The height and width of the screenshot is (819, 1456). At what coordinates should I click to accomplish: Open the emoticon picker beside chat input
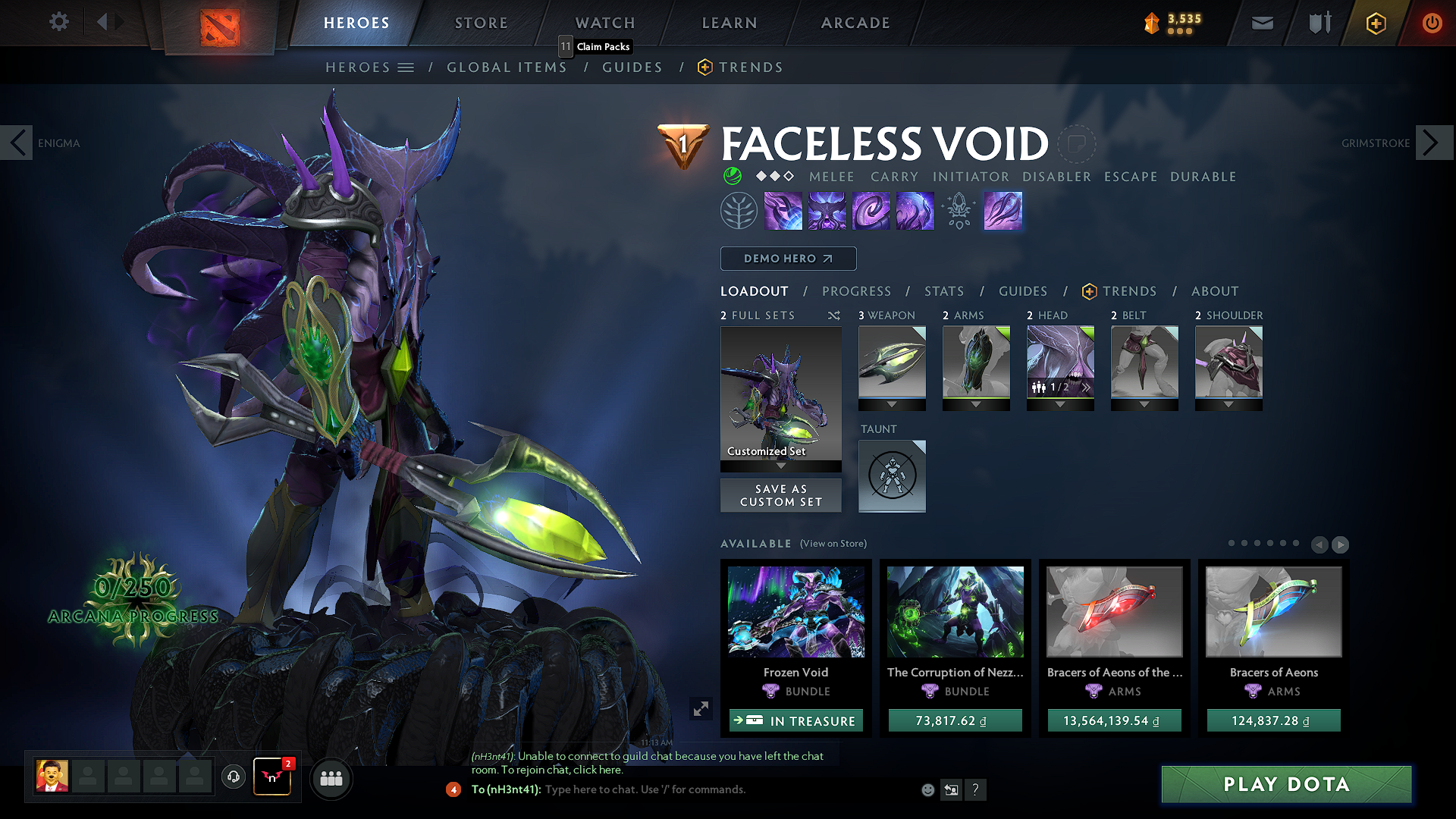pyautogui.click(x=927, y=789)
